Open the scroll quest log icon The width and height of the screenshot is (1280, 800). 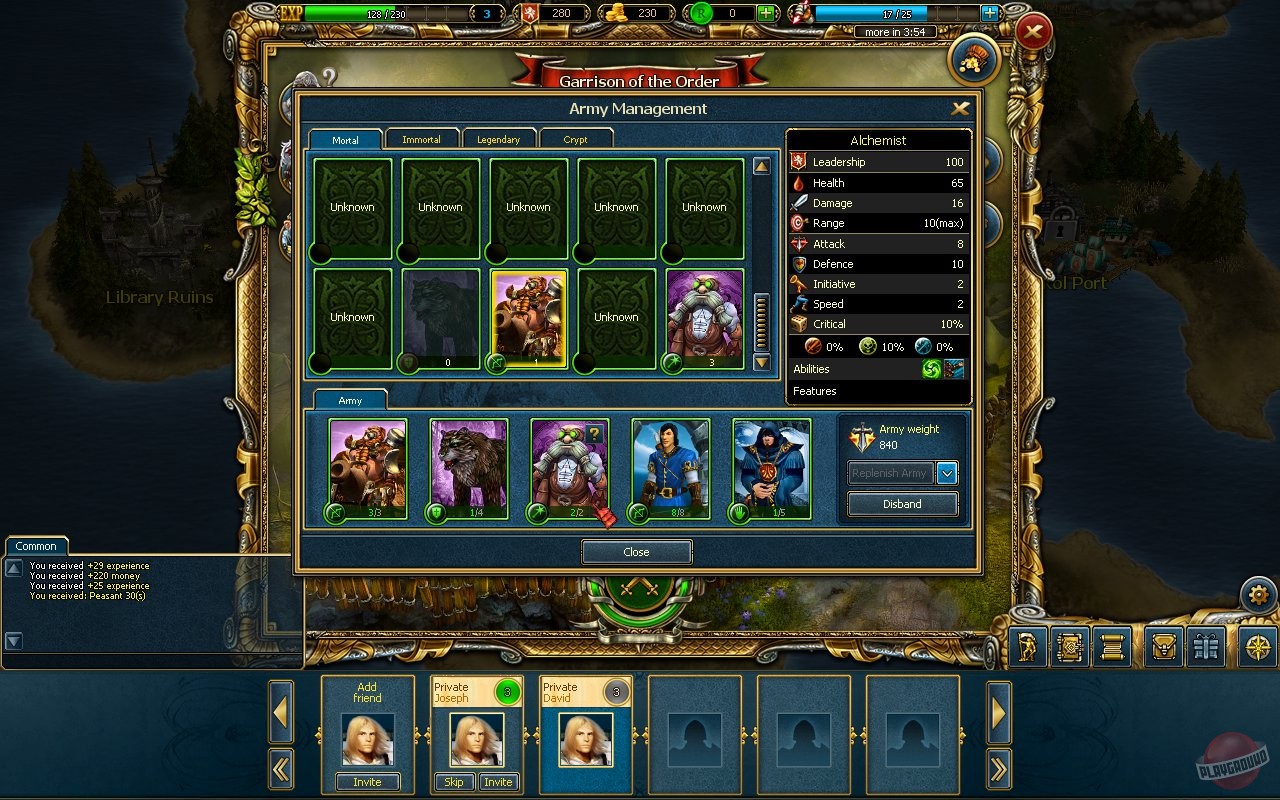point(1111,647)
